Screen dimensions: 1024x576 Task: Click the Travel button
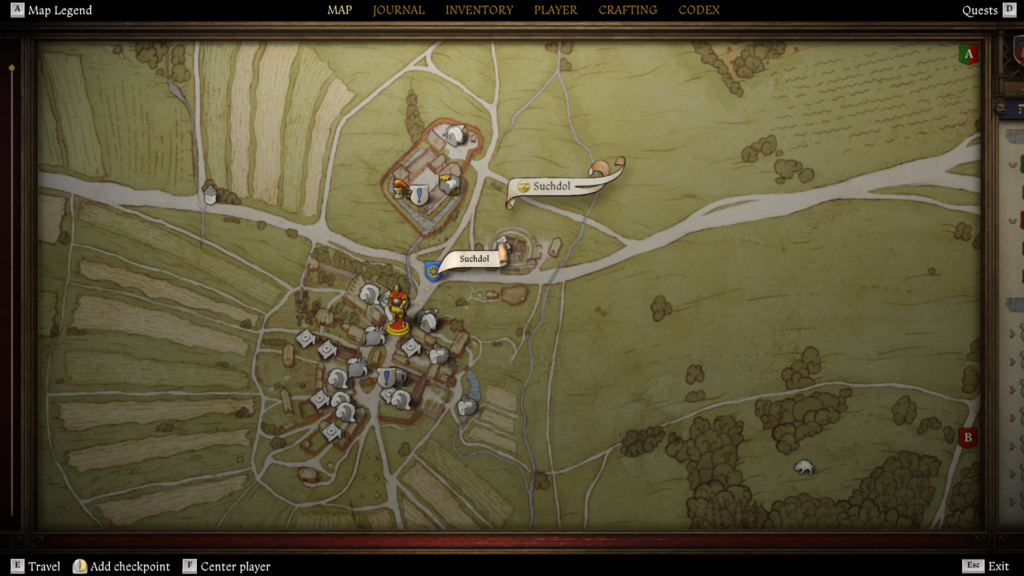[x=36, y=566]
